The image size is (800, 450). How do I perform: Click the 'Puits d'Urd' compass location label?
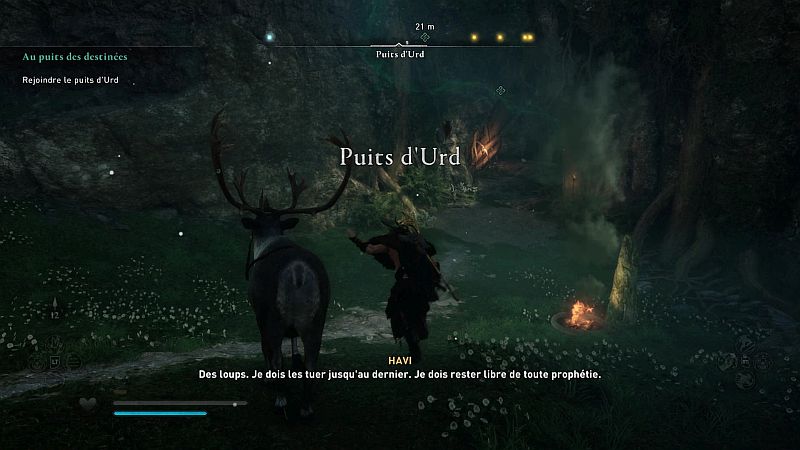[x=400, y=56]
